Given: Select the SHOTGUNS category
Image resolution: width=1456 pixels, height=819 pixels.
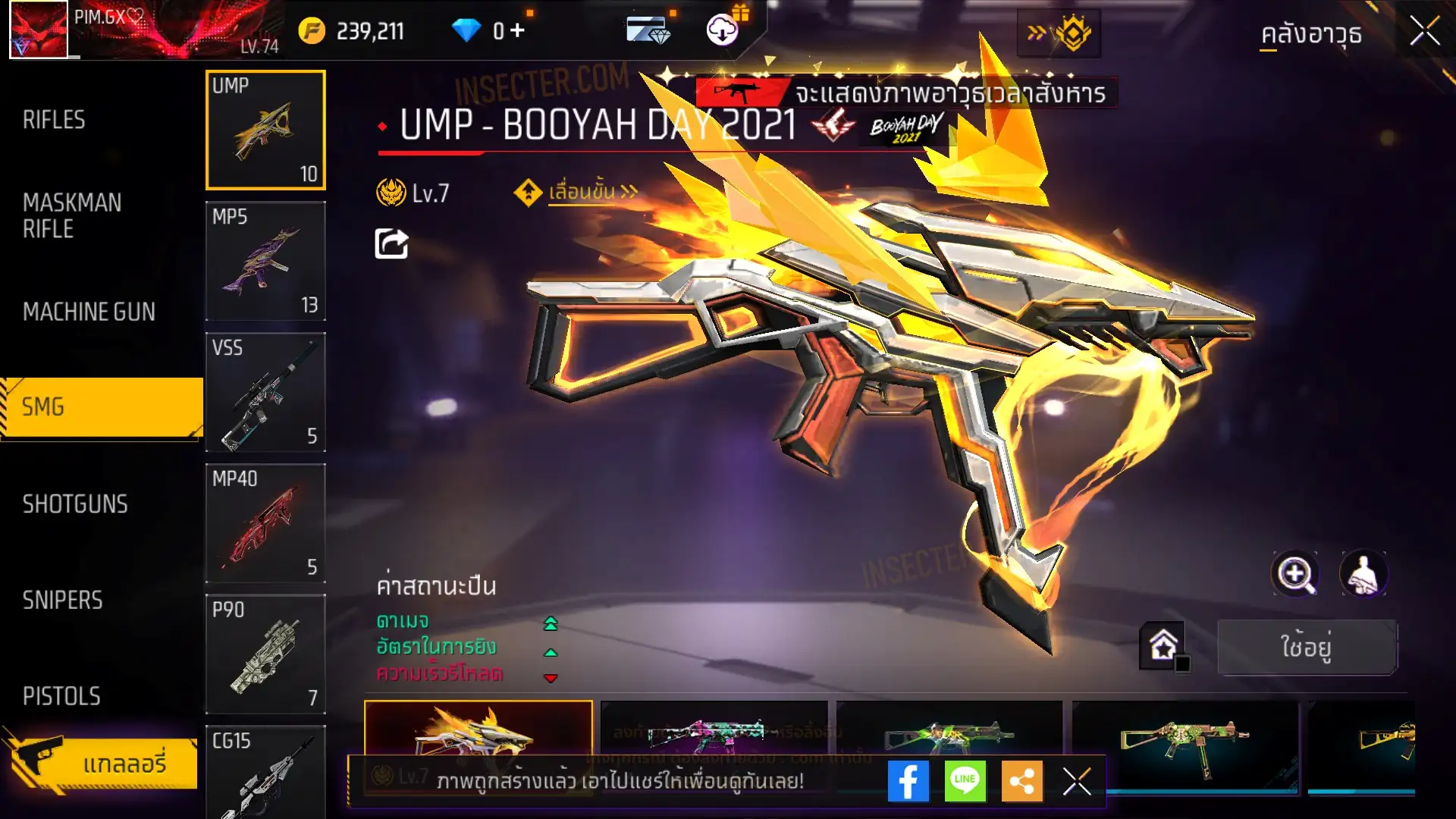Looking at the screenshot, I should [75, 504].
